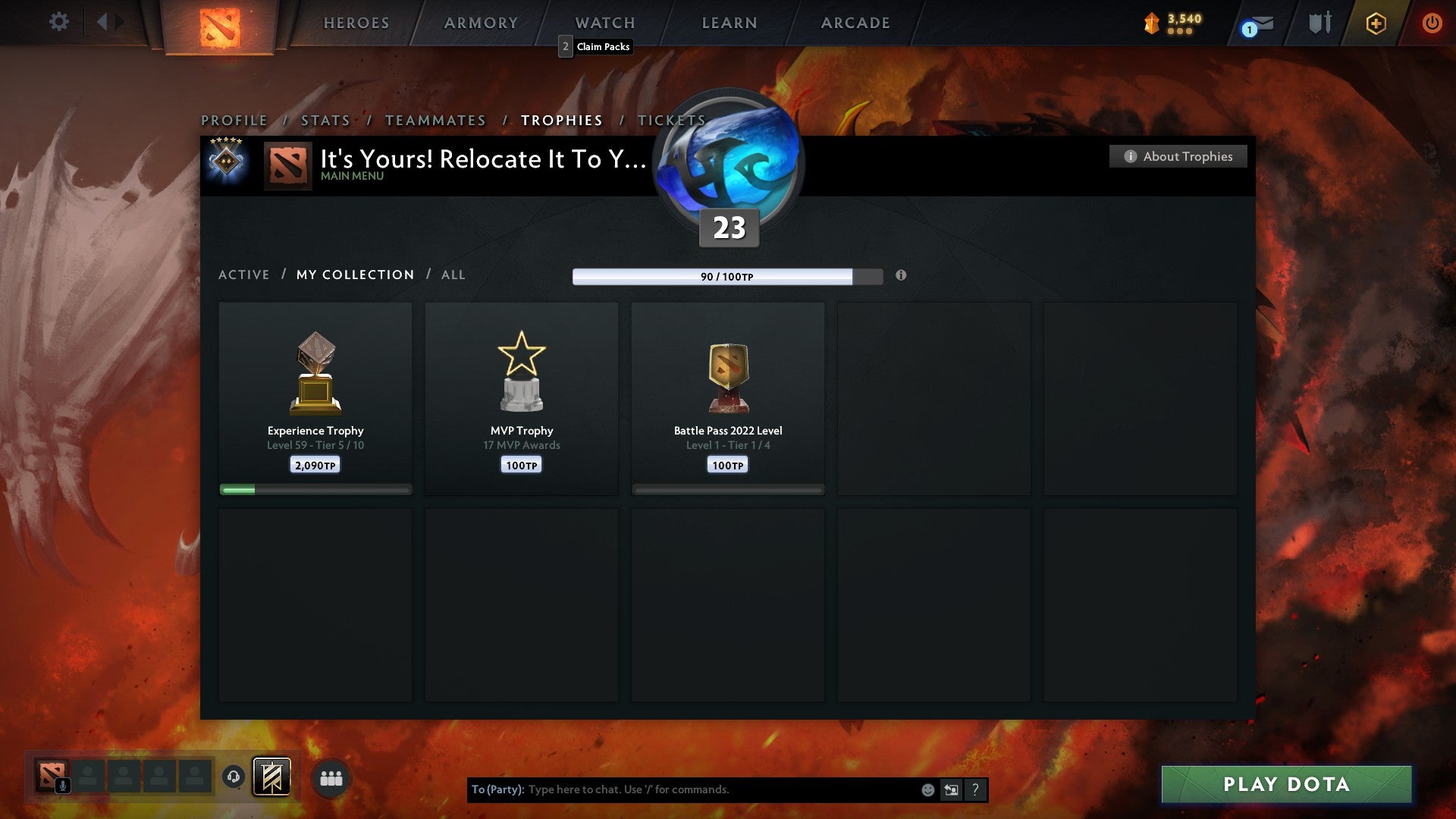The height and width of the screenshot is (819, 1456).
Task: Select the Experience Trophy card
Action: point(315,394)
